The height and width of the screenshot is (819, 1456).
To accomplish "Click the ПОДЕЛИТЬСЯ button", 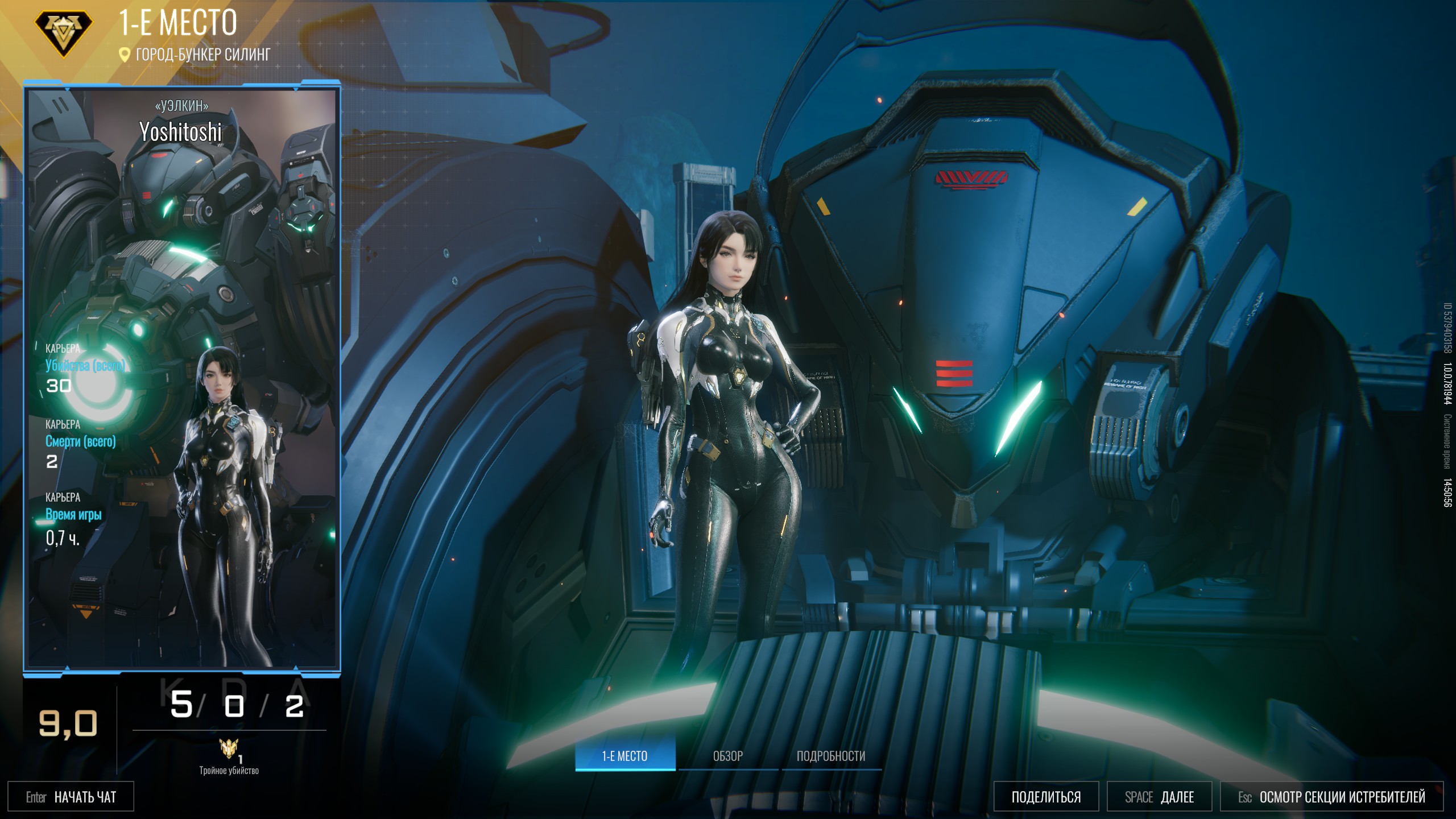I will (x=1045, y=797).
